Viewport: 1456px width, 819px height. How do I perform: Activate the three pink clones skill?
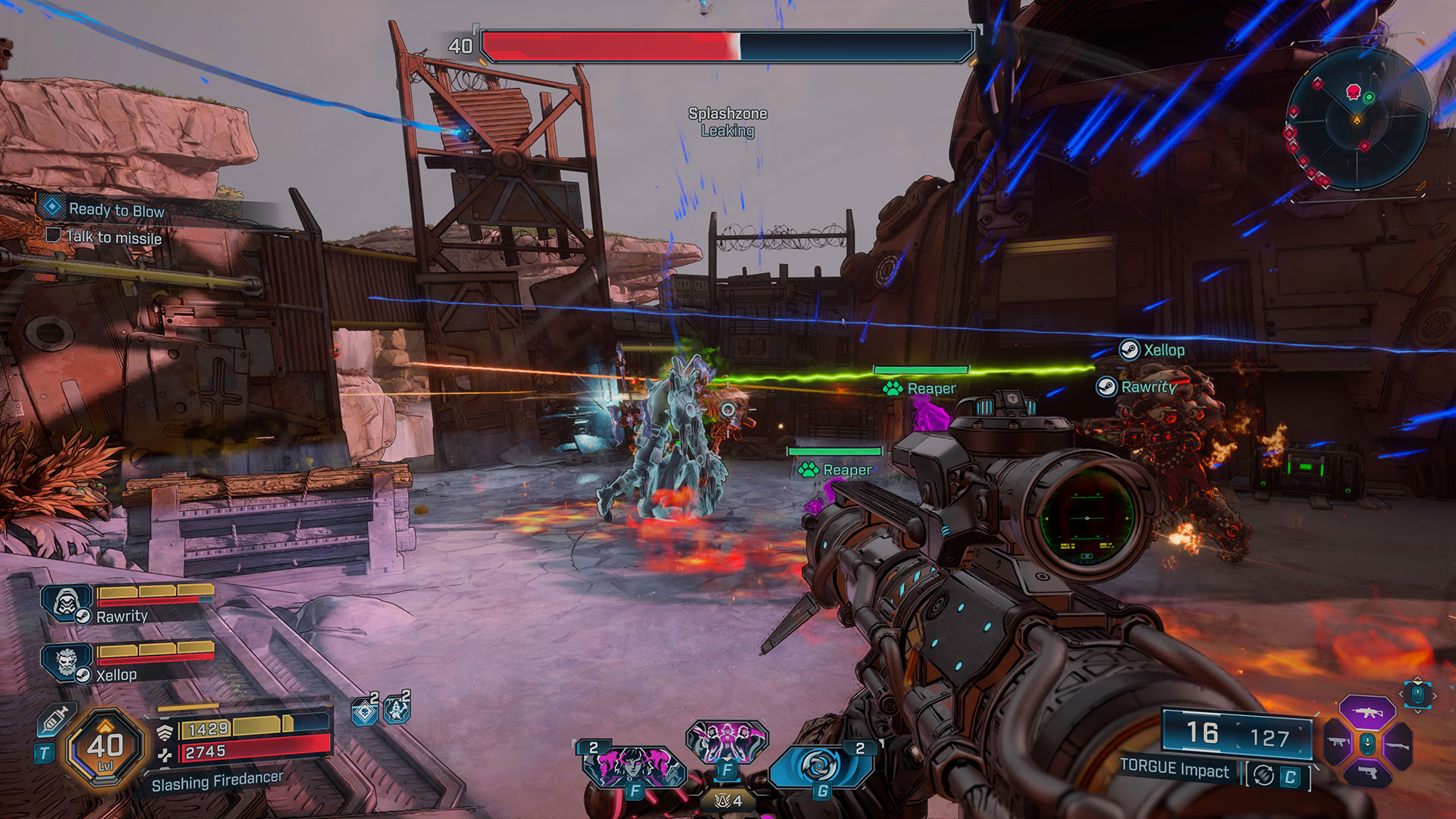tap(726, 741)
